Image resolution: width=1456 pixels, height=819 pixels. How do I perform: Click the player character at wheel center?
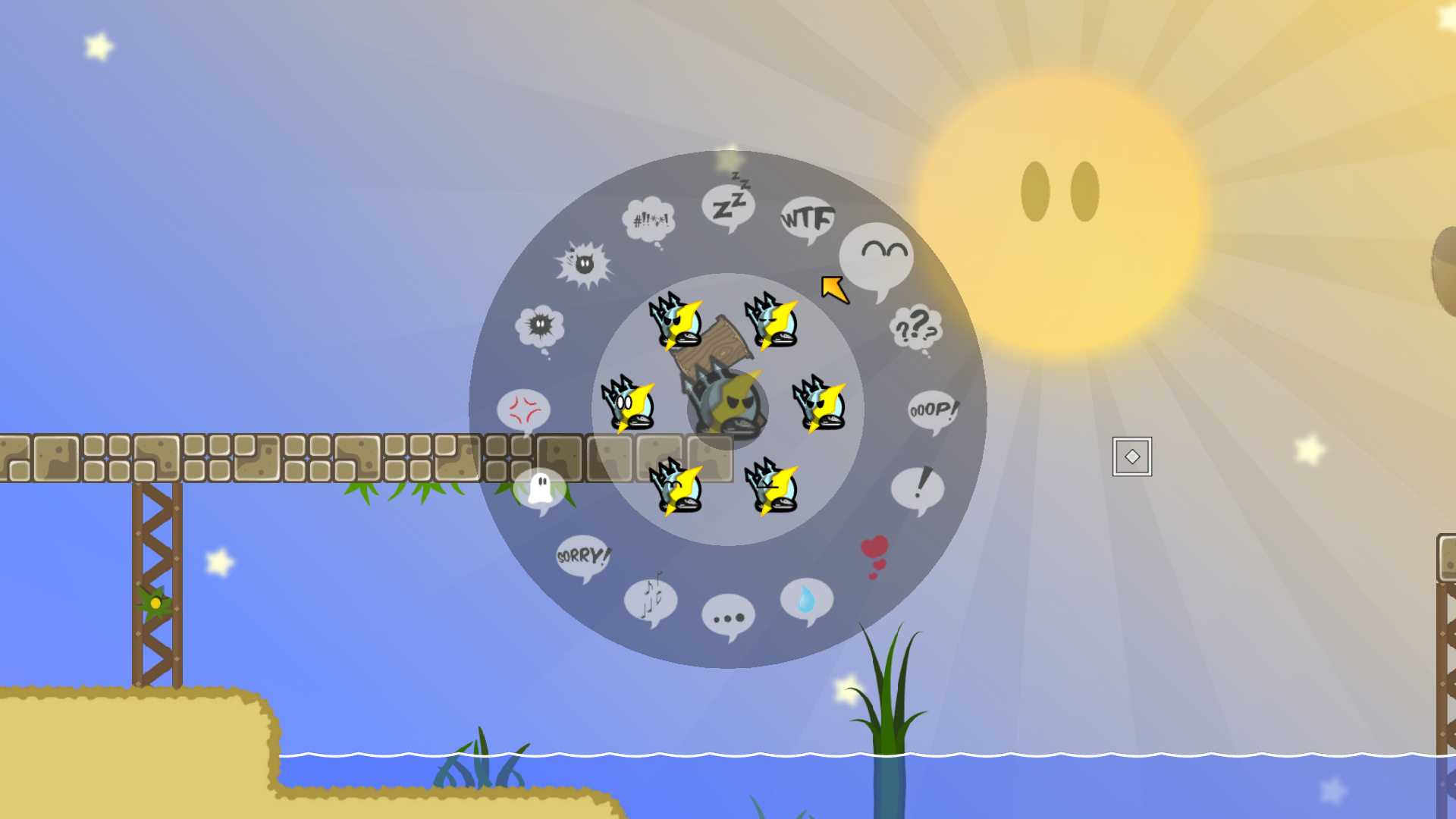(x=726, y=409)
